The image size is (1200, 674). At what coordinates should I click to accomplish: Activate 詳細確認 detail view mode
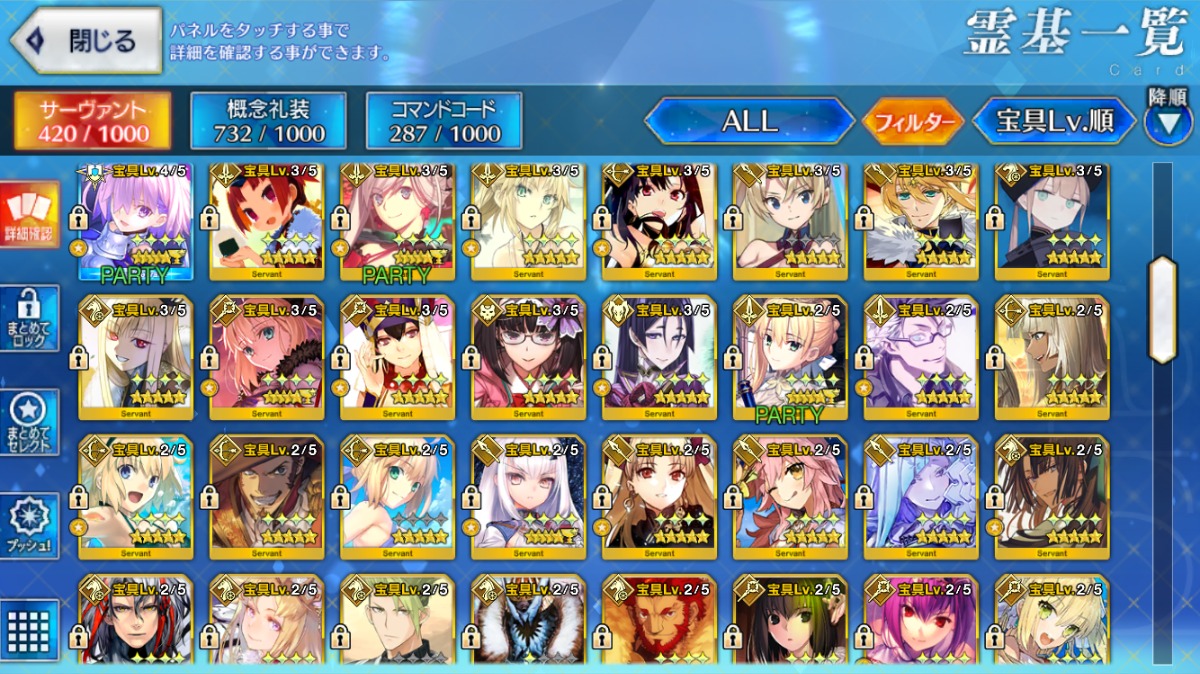pyautogui.click(x=30, y=215)
